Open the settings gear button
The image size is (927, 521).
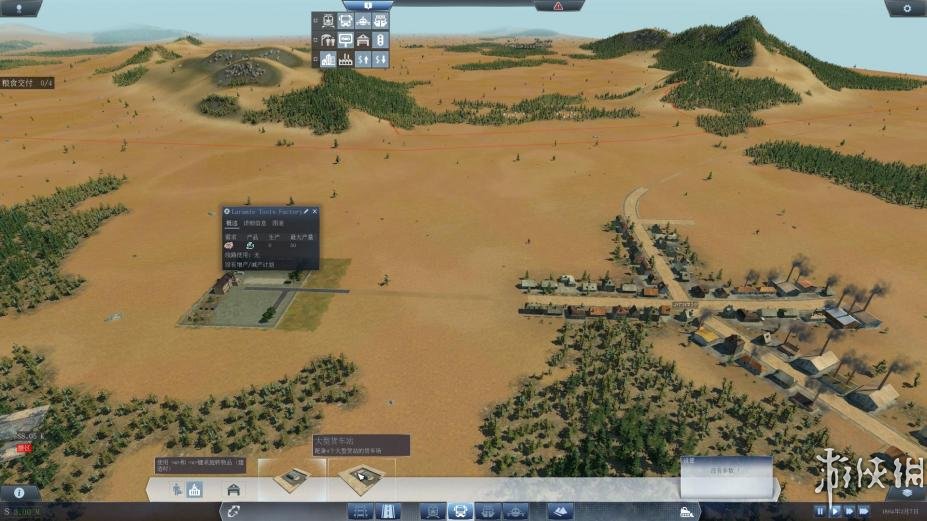point(907,8)
